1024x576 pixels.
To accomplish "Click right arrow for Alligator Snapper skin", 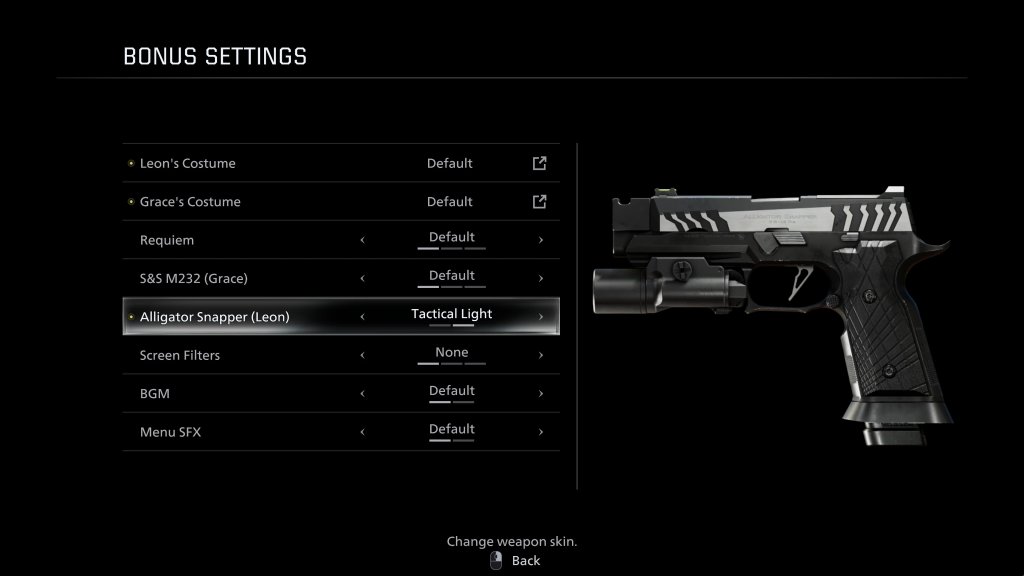I will 541,317.
